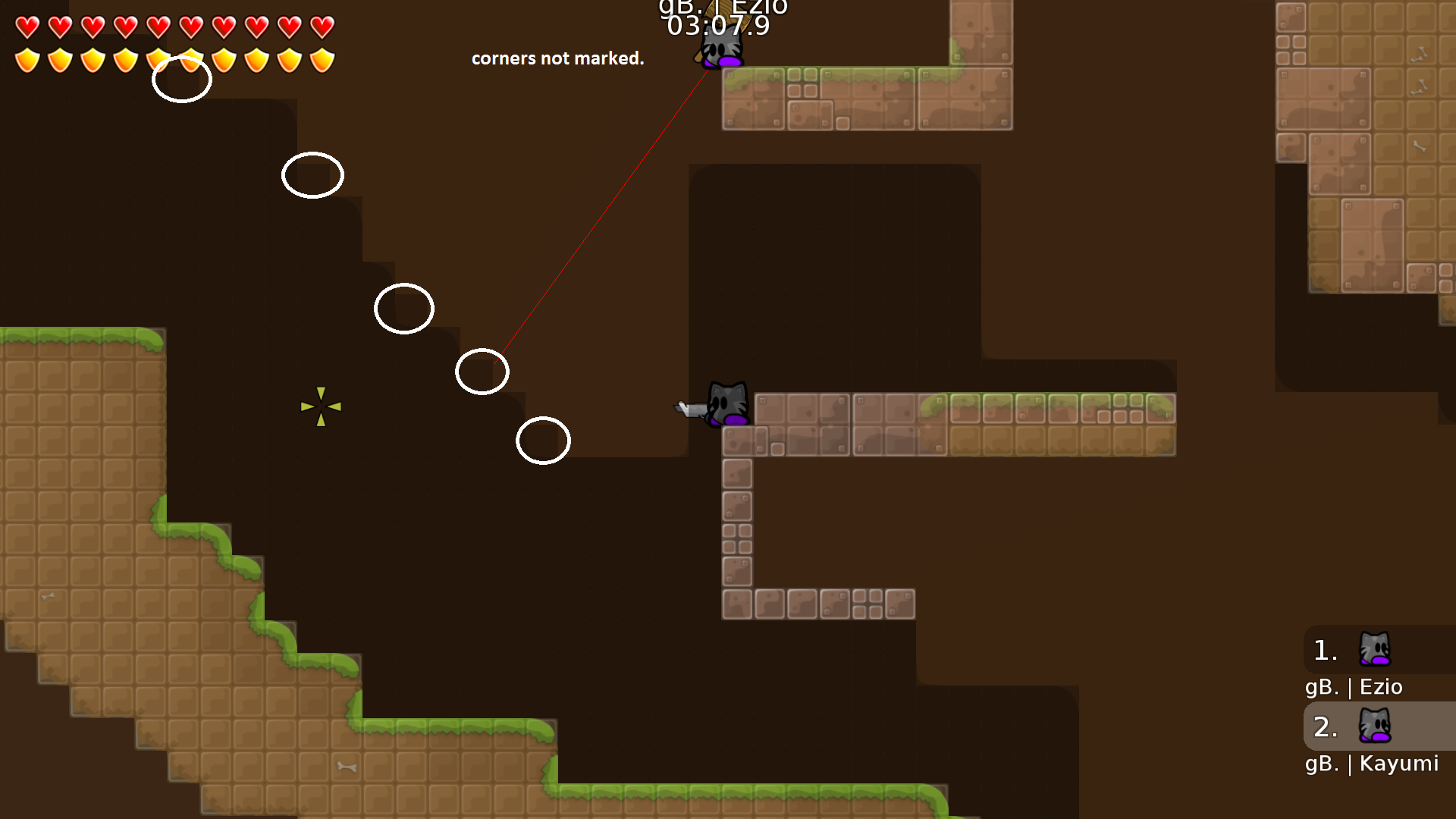
Task: Click the gB. | Ezio name above the timer
Action: pos(723,6)
